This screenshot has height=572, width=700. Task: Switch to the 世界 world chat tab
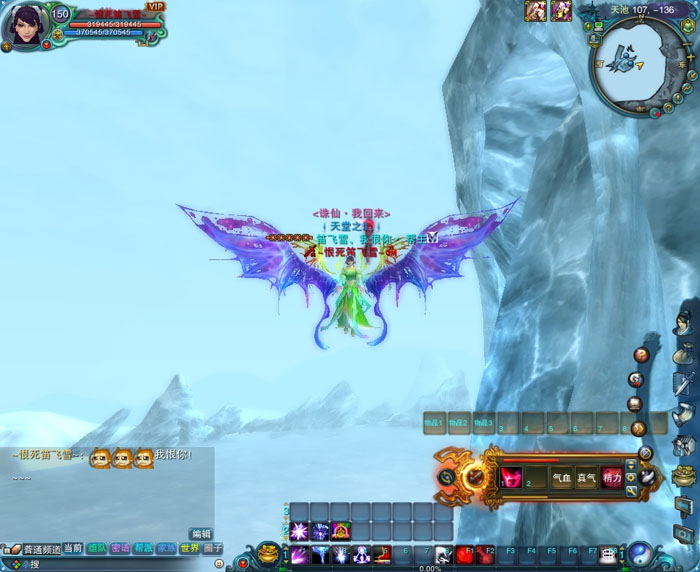point(189,548)
